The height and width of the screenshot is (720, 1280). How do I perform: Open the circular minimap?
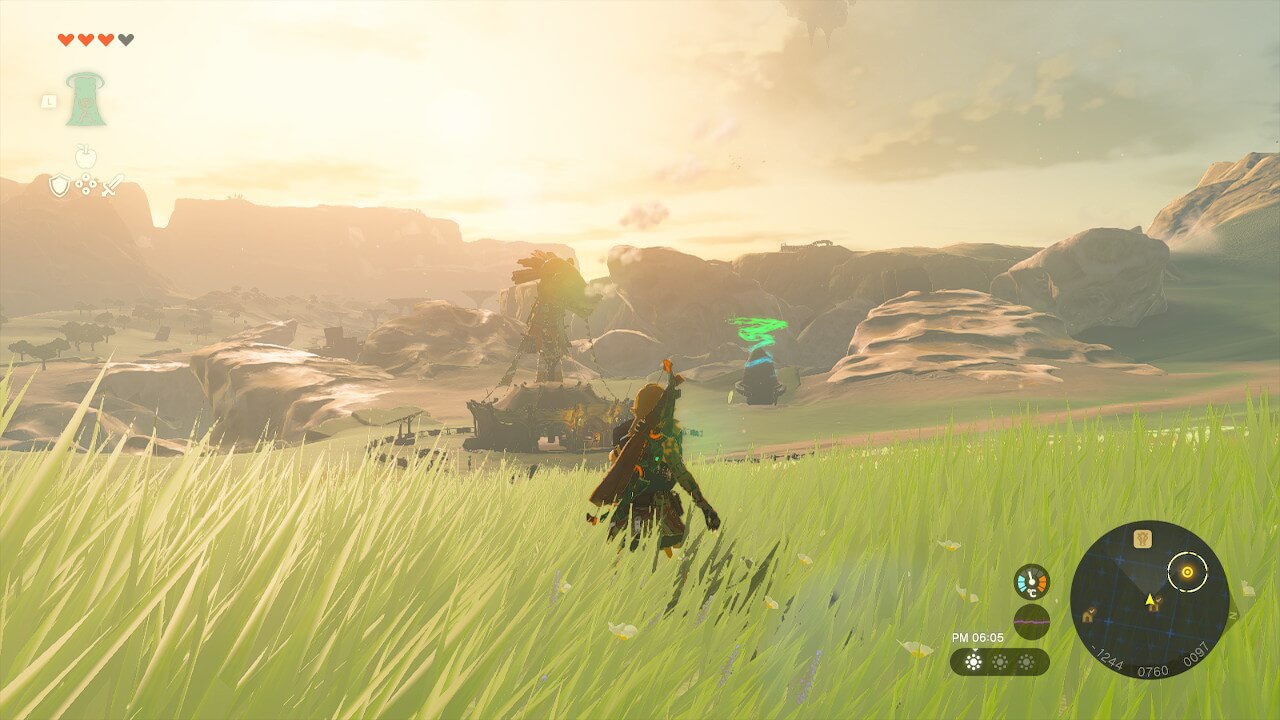click(x=1149, y=599)
